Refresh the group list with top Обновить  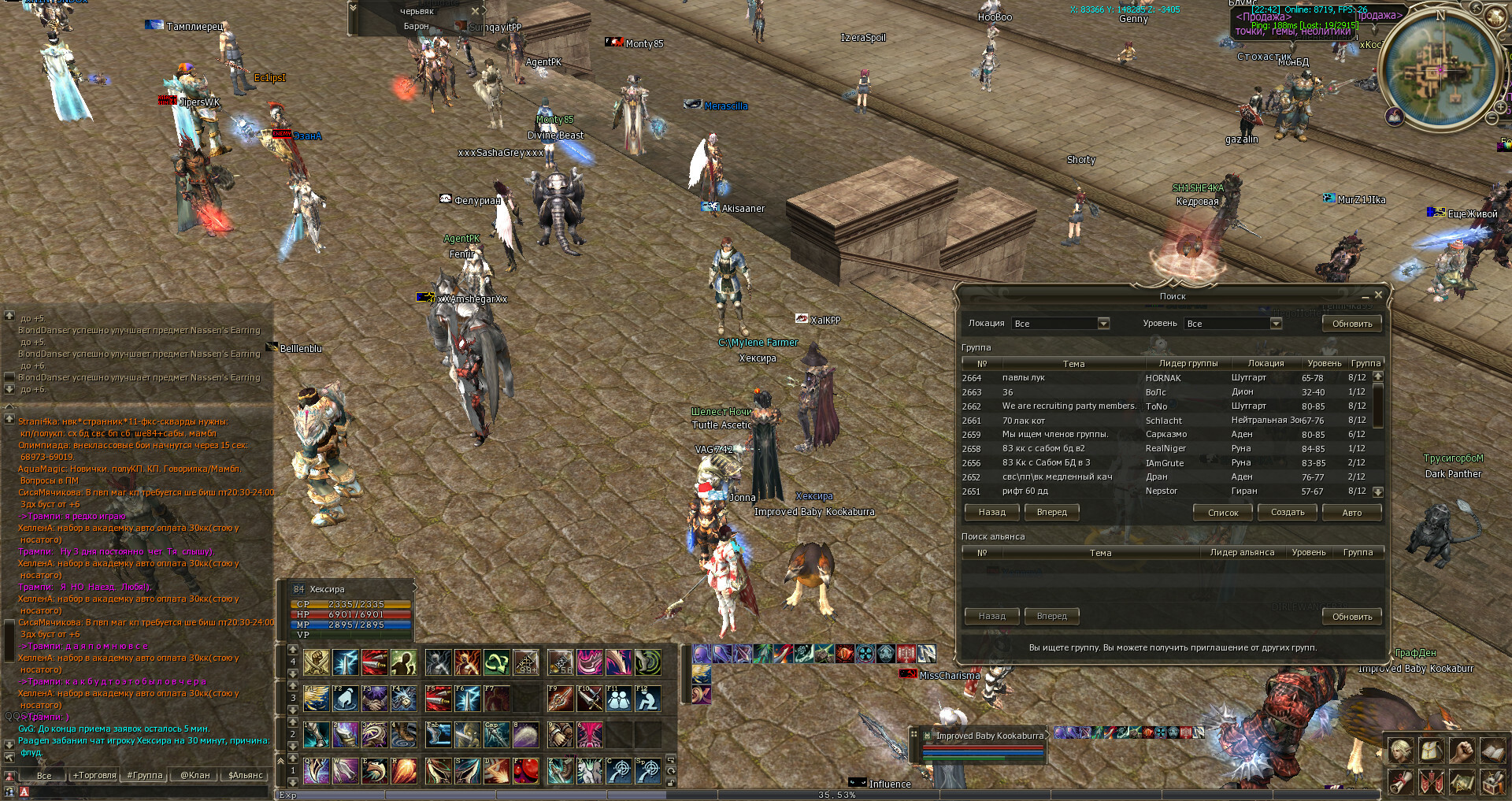pos(1351,324)
